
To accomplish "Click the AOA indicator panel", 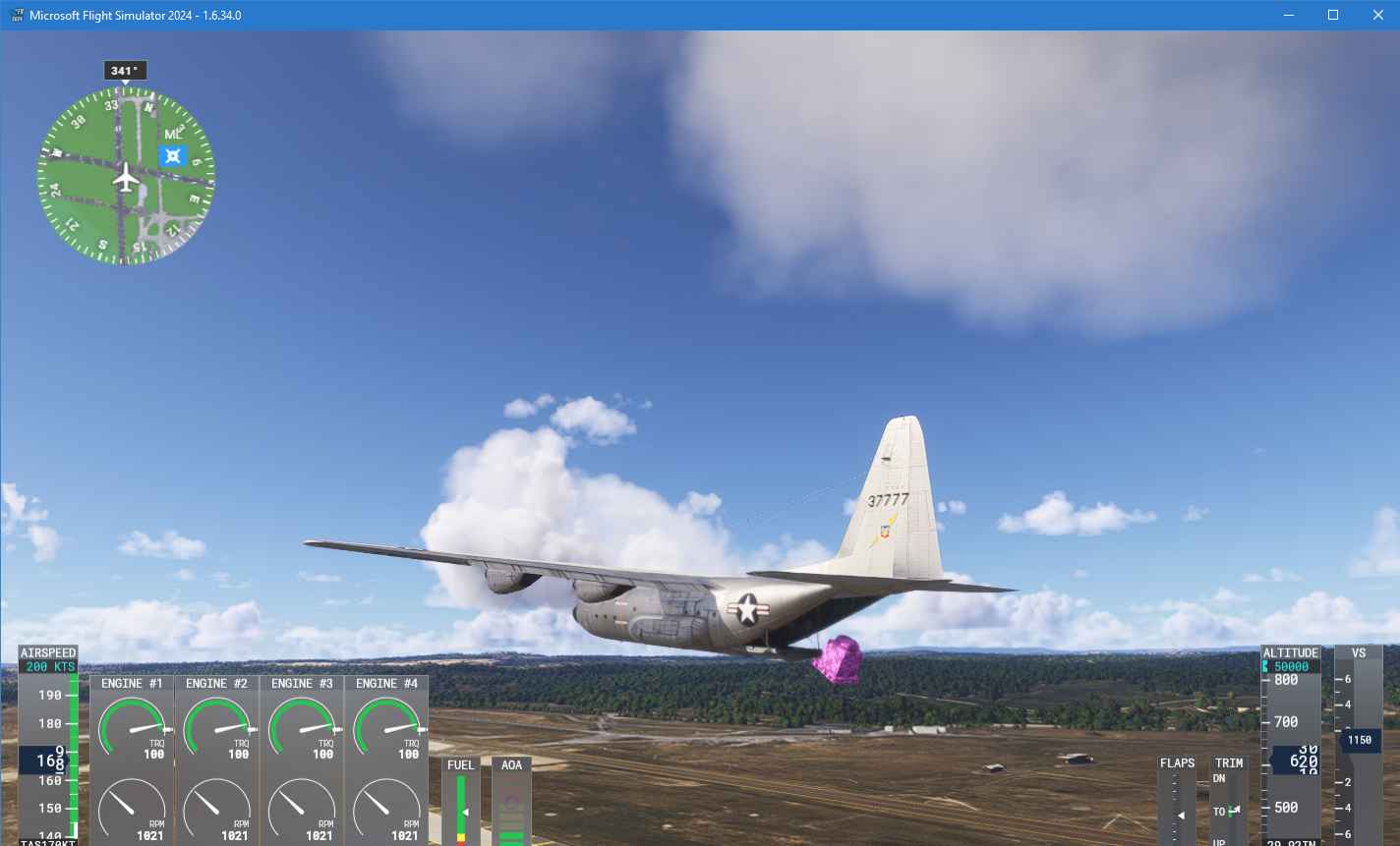I will click(x=512, y=801).
